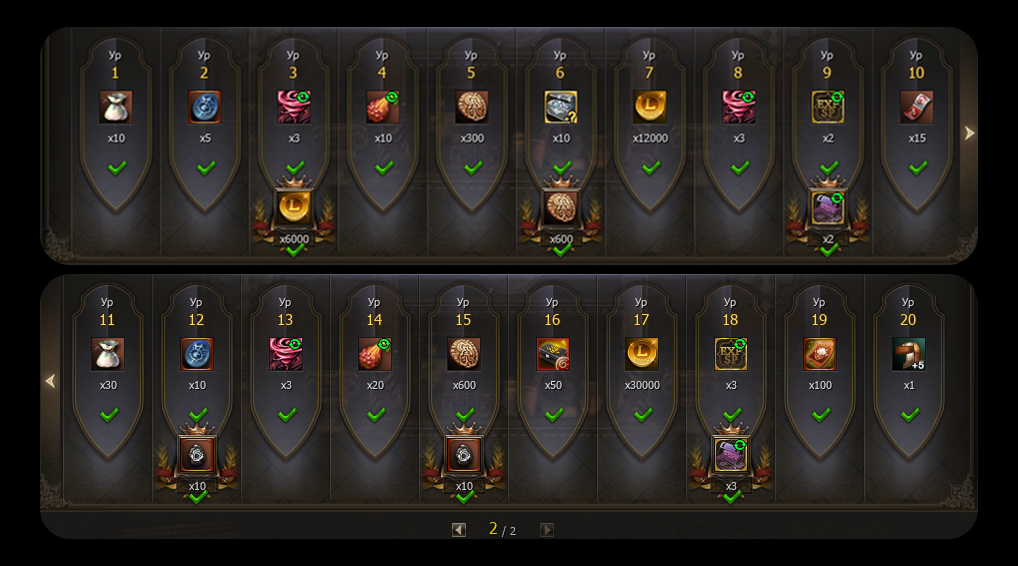The height and width of the screenshot is (566, 1018).
Task: Choose the level 18 premium purple chest
Action: click(x=731, y=455)
